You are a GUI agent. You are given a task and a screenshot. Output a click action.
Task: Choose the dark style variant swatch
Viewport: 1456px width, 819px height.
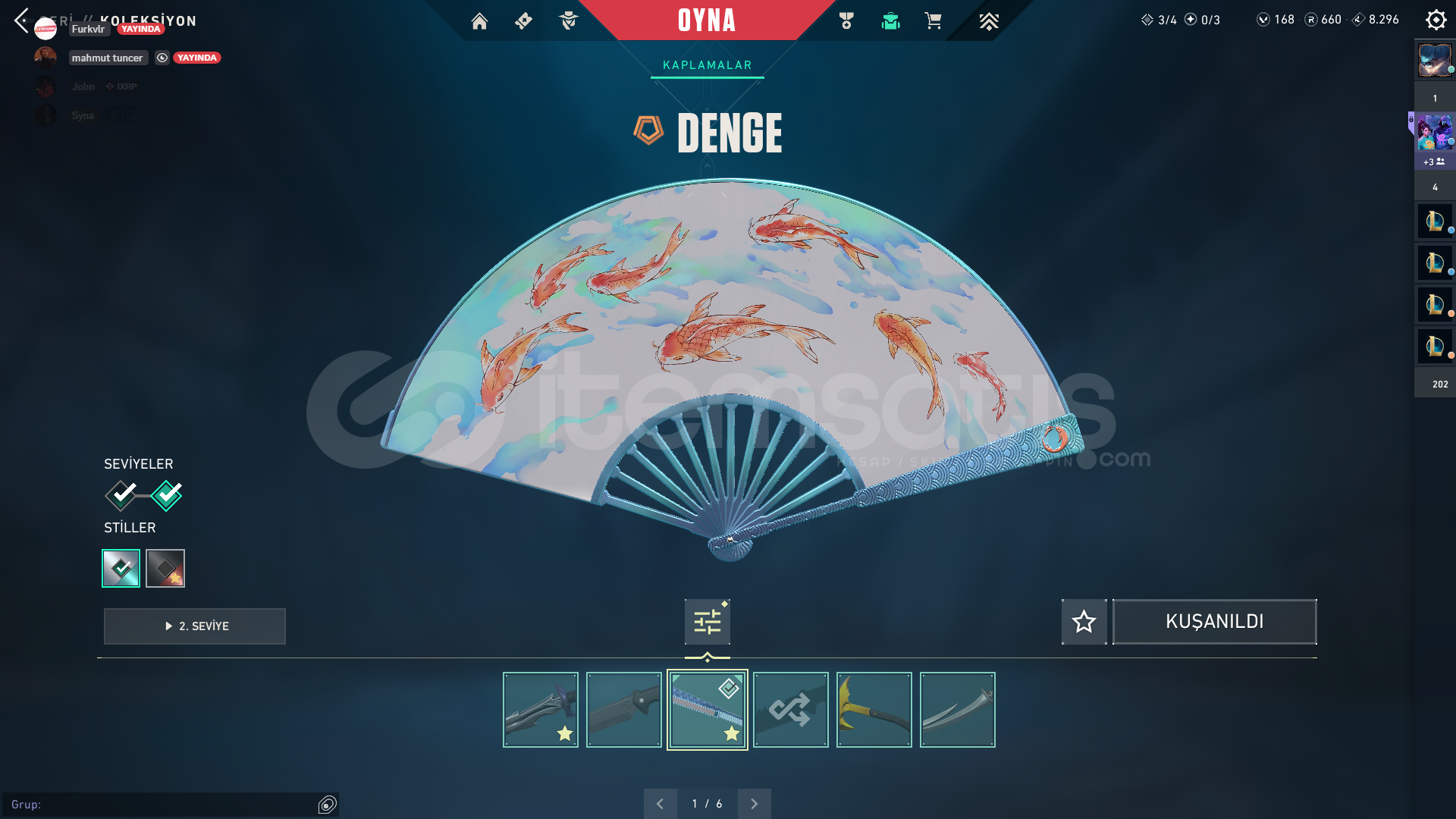[165, 568]
